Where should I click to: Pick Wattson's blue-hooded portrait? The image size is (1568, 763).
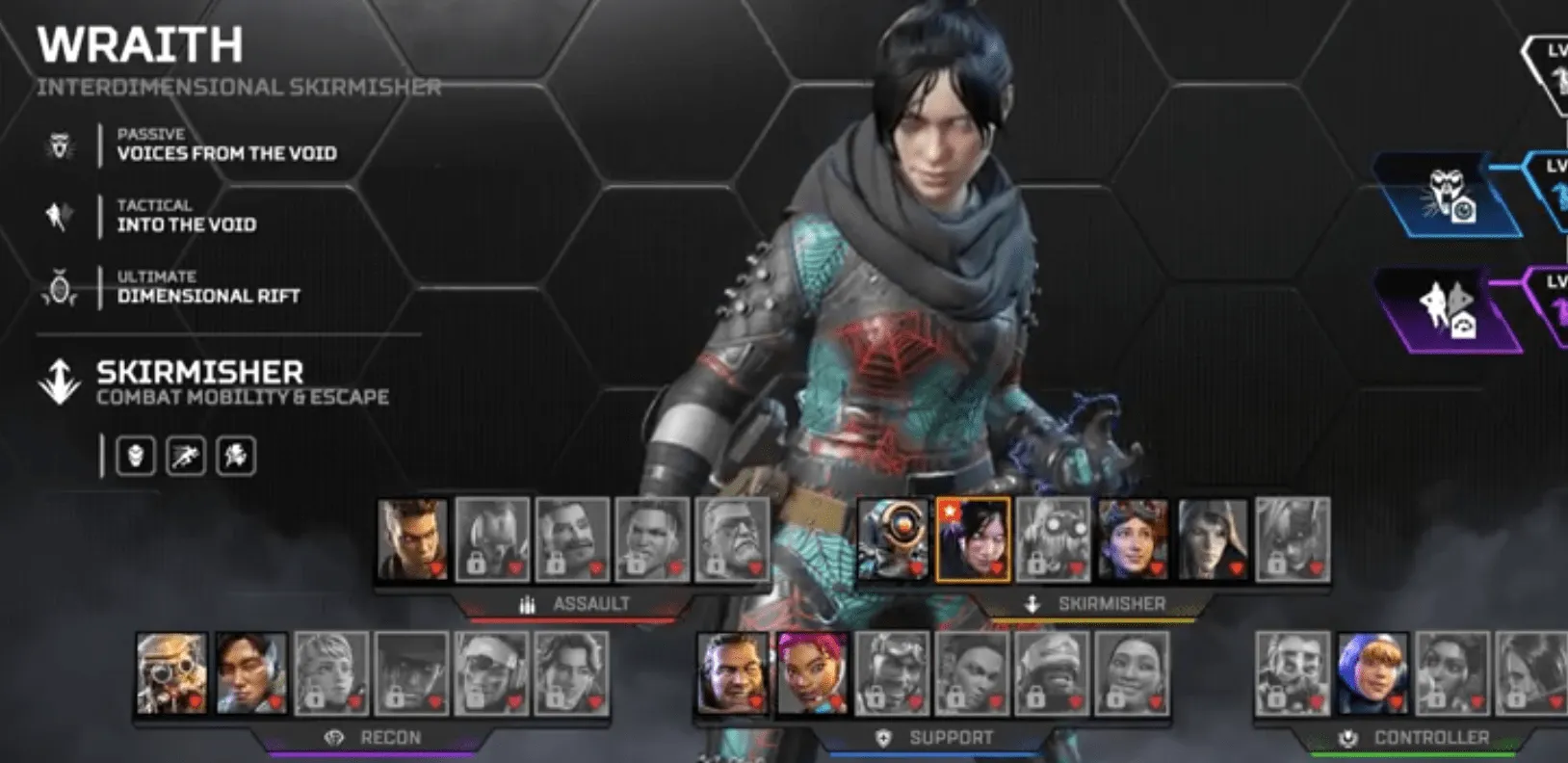click(x=1372, y=673)
